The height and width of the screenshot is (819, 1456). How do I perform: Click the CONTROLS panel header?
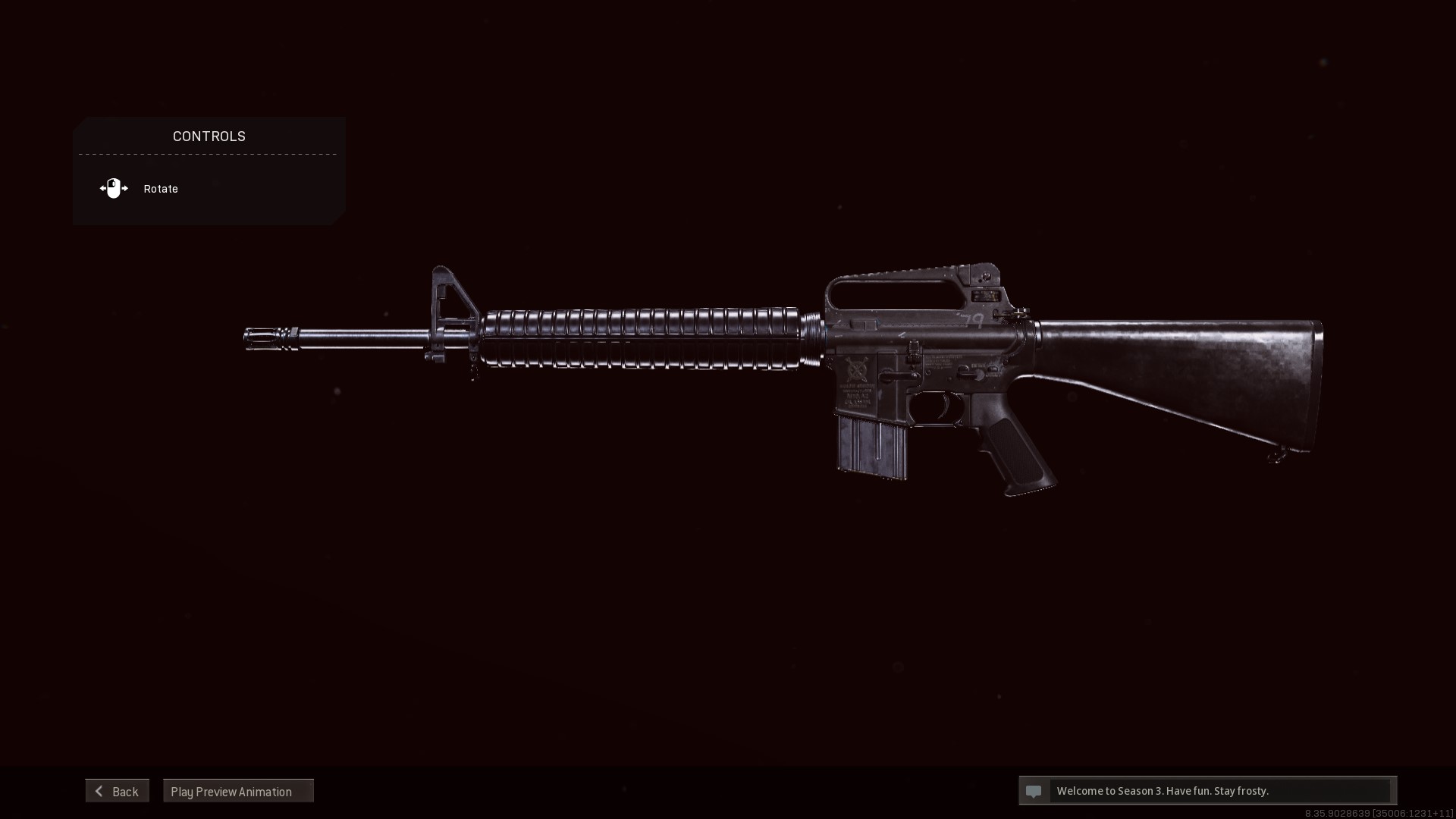click(x=209, y=136)
